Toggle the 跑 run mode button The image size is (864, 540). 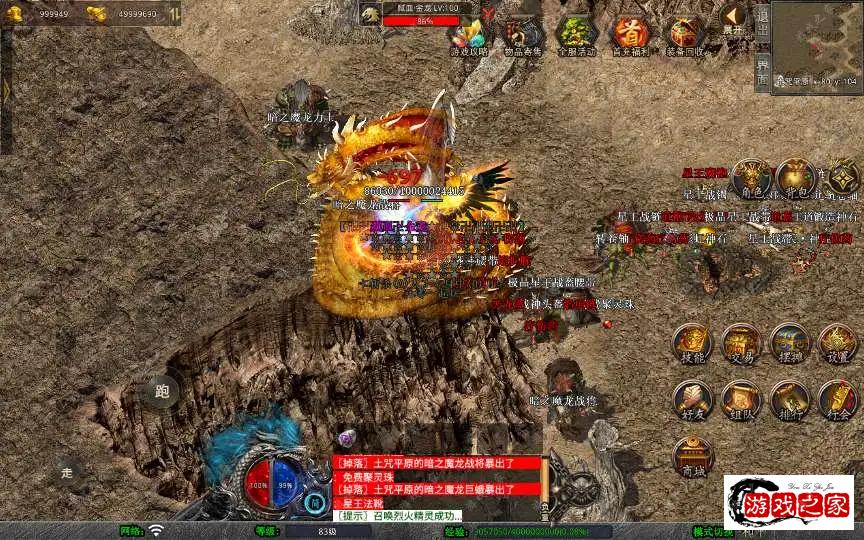161,391
